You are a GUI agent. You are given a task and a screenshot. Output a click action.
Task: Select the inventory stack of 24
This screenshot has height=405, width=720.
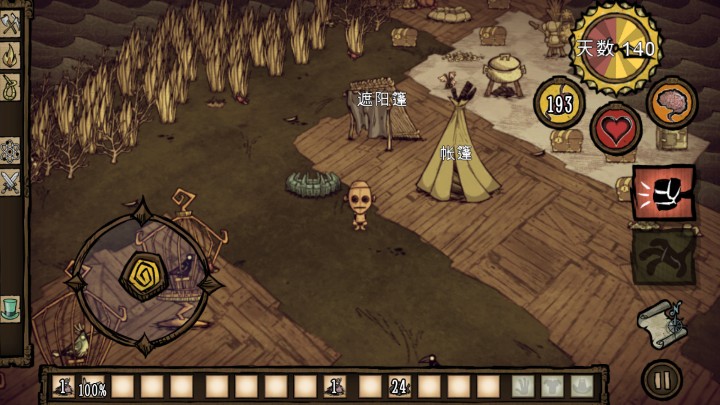(x=400, y=385)
